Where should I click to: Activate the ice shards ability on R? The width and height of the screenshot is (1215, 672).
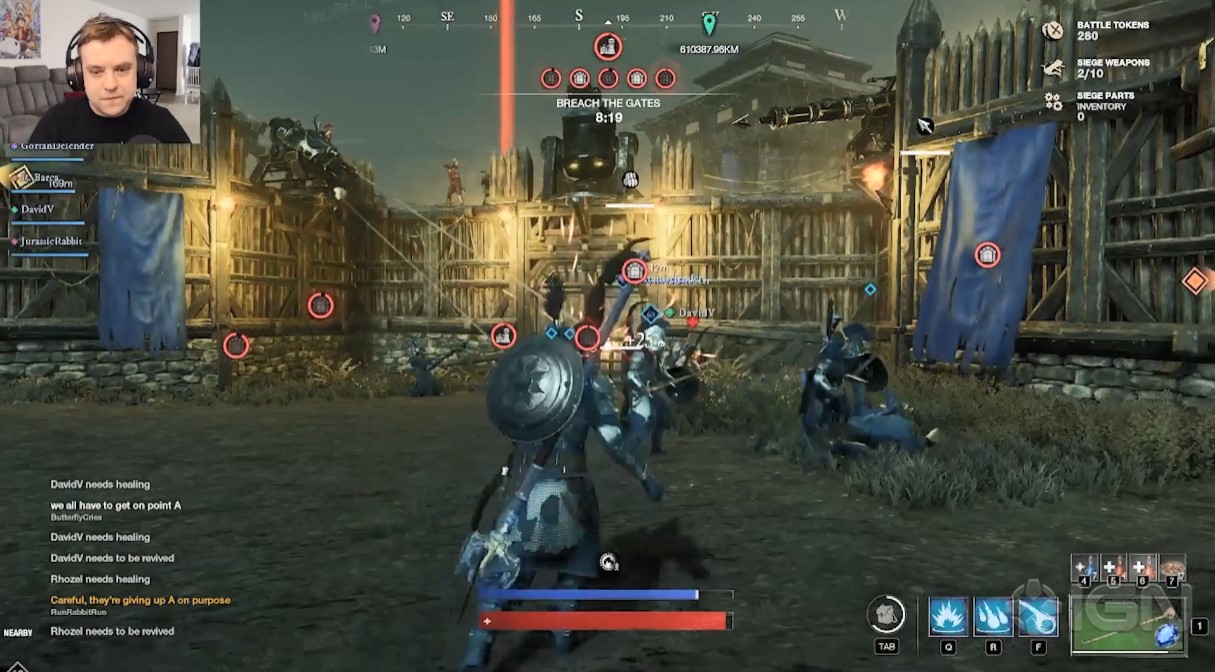(x=993, y=617)
